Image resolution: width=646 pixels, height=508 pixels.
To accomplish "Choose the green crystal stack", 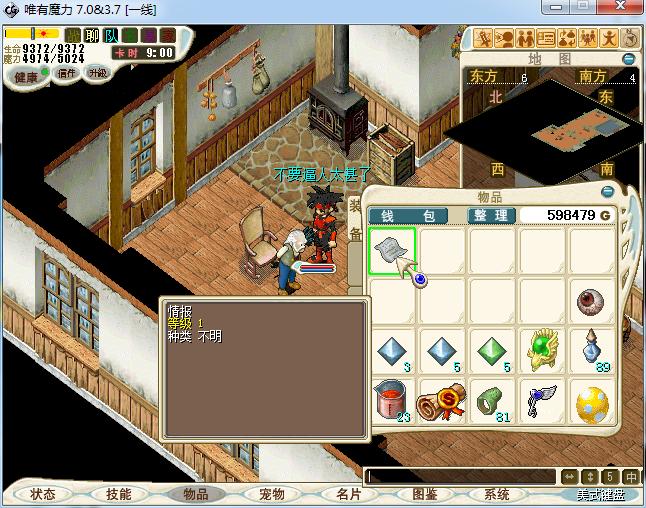I will 492,351.
